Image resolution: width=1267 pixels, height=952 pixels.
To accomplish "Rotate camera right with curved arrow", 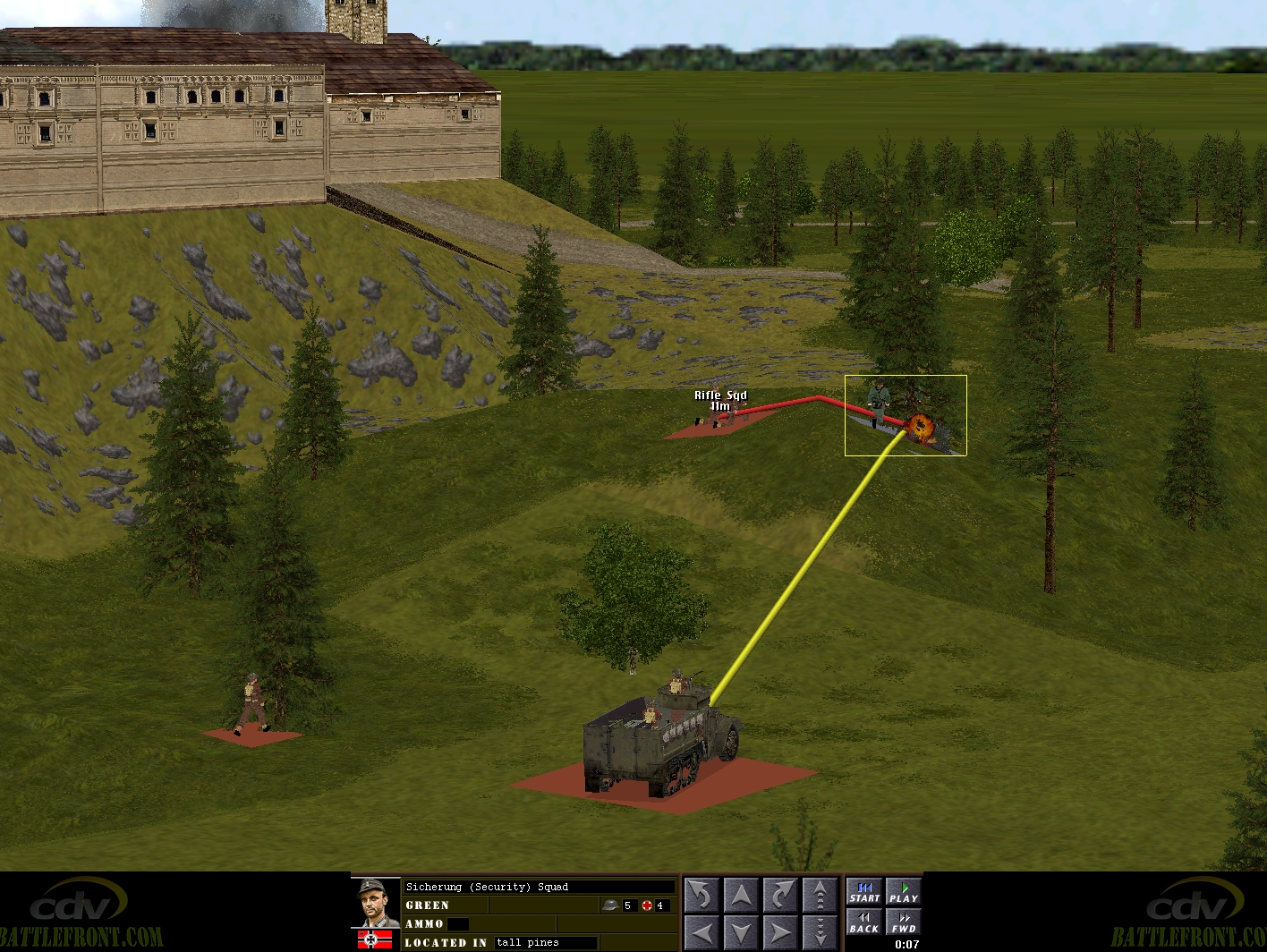I will [780, 894].
